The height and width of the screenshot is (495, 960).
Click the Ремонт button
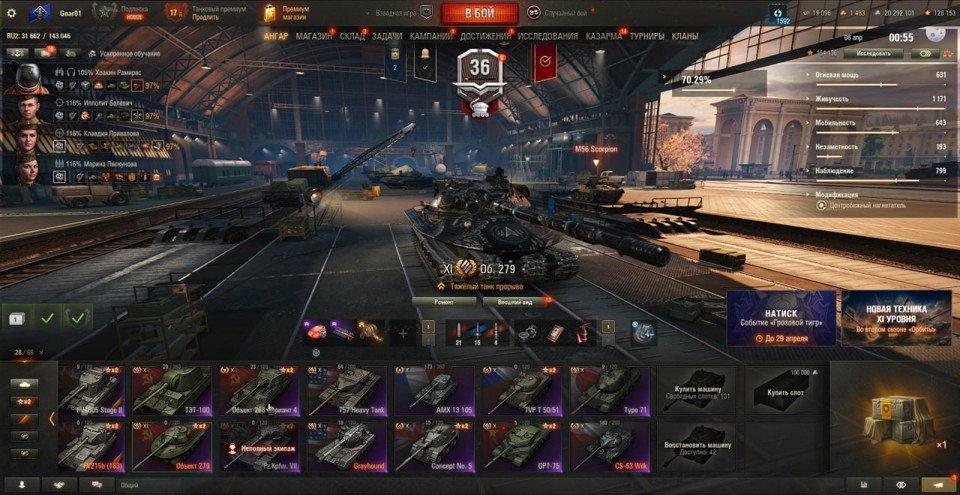click(x=444, y=300)
